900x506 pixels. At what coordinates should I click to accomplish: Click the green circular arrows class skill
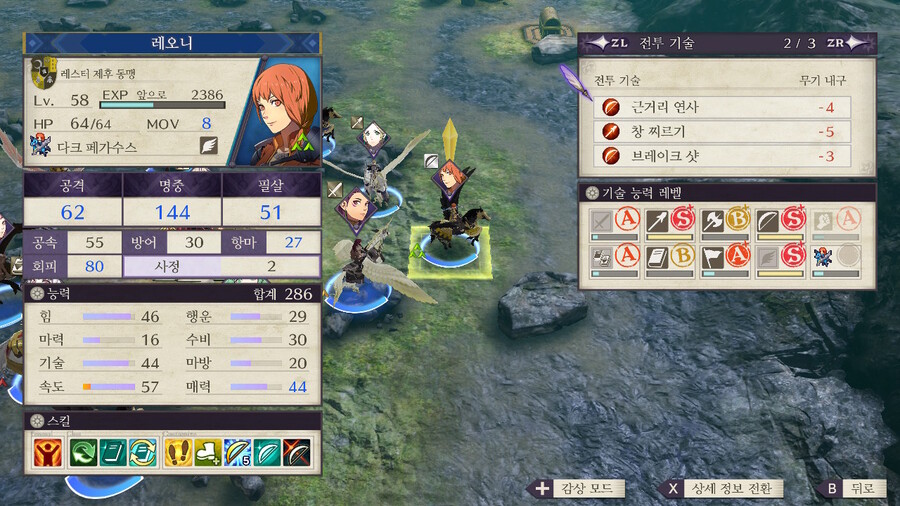click(83, 452)
